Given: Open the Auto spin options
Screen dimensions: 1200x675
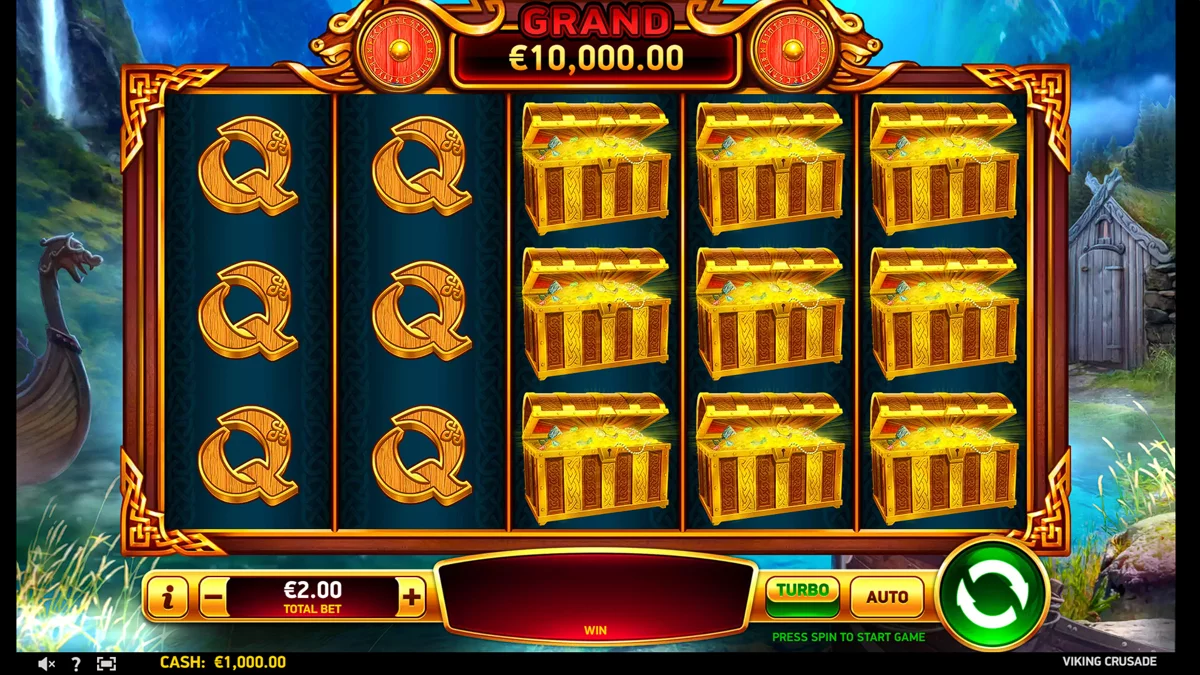Looking at the screenshot, I should click(886, 597).
